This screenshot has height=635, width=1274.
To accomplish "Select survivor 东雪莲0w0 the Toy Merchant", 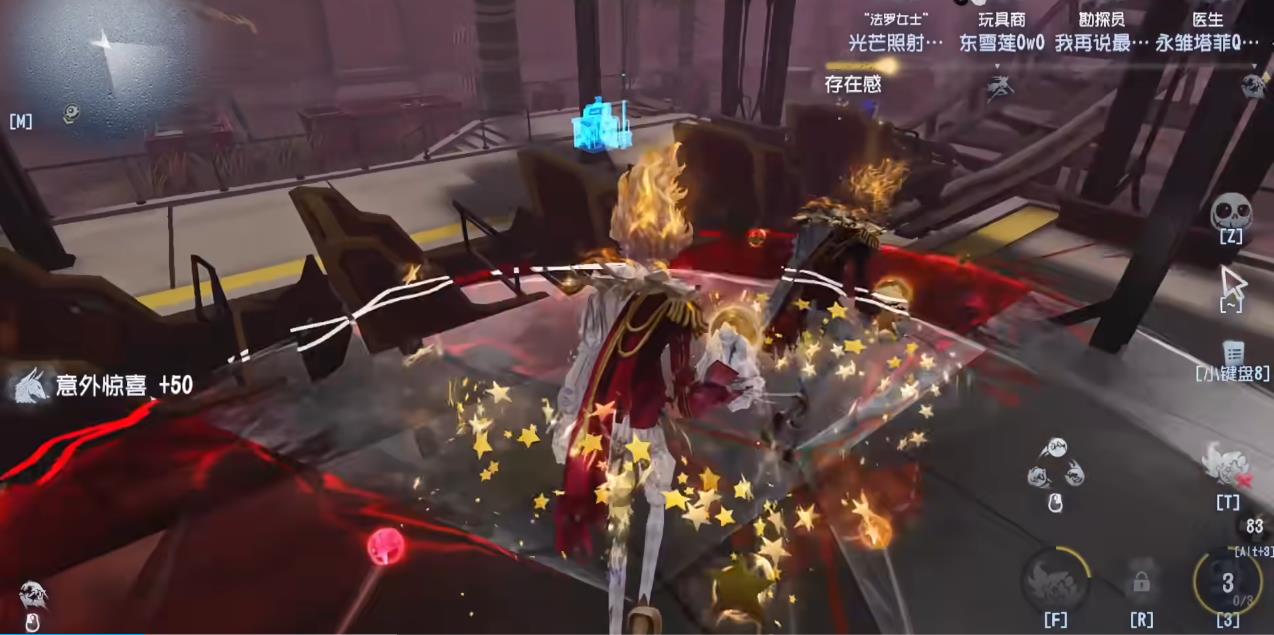I will 1001,43.
